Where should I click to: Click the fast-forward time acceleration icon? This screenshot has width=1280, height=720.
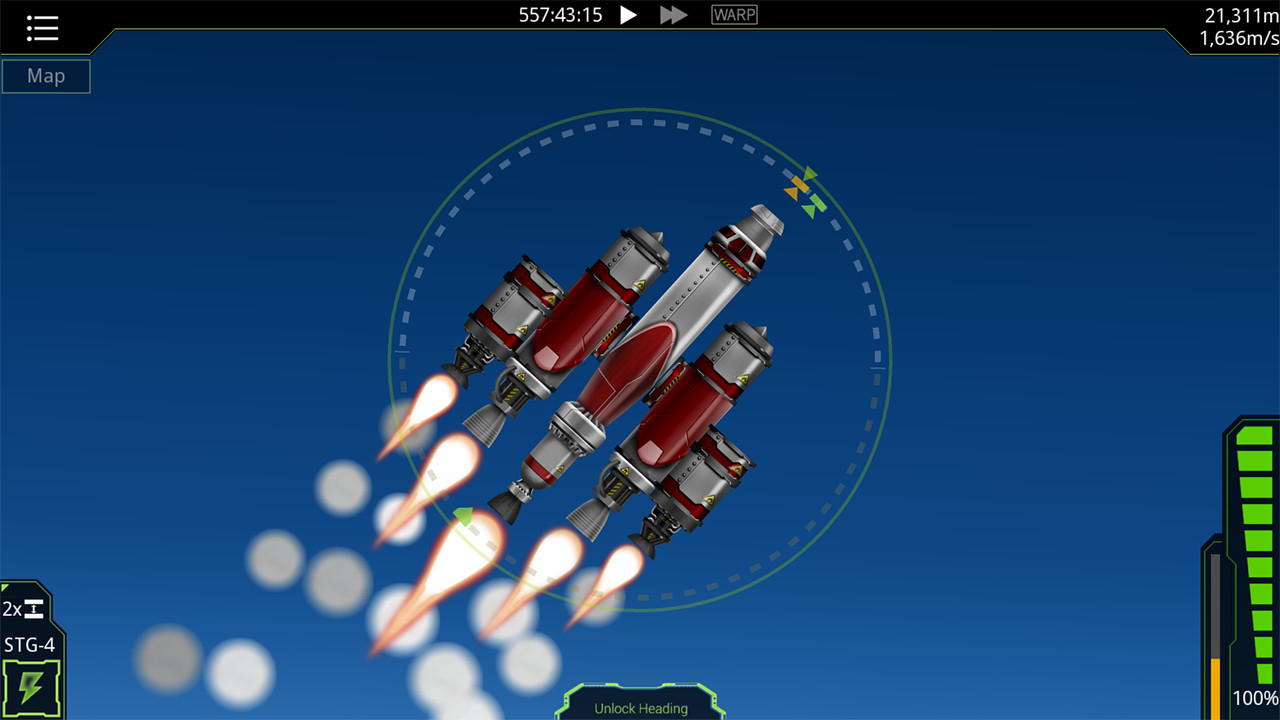672,14
